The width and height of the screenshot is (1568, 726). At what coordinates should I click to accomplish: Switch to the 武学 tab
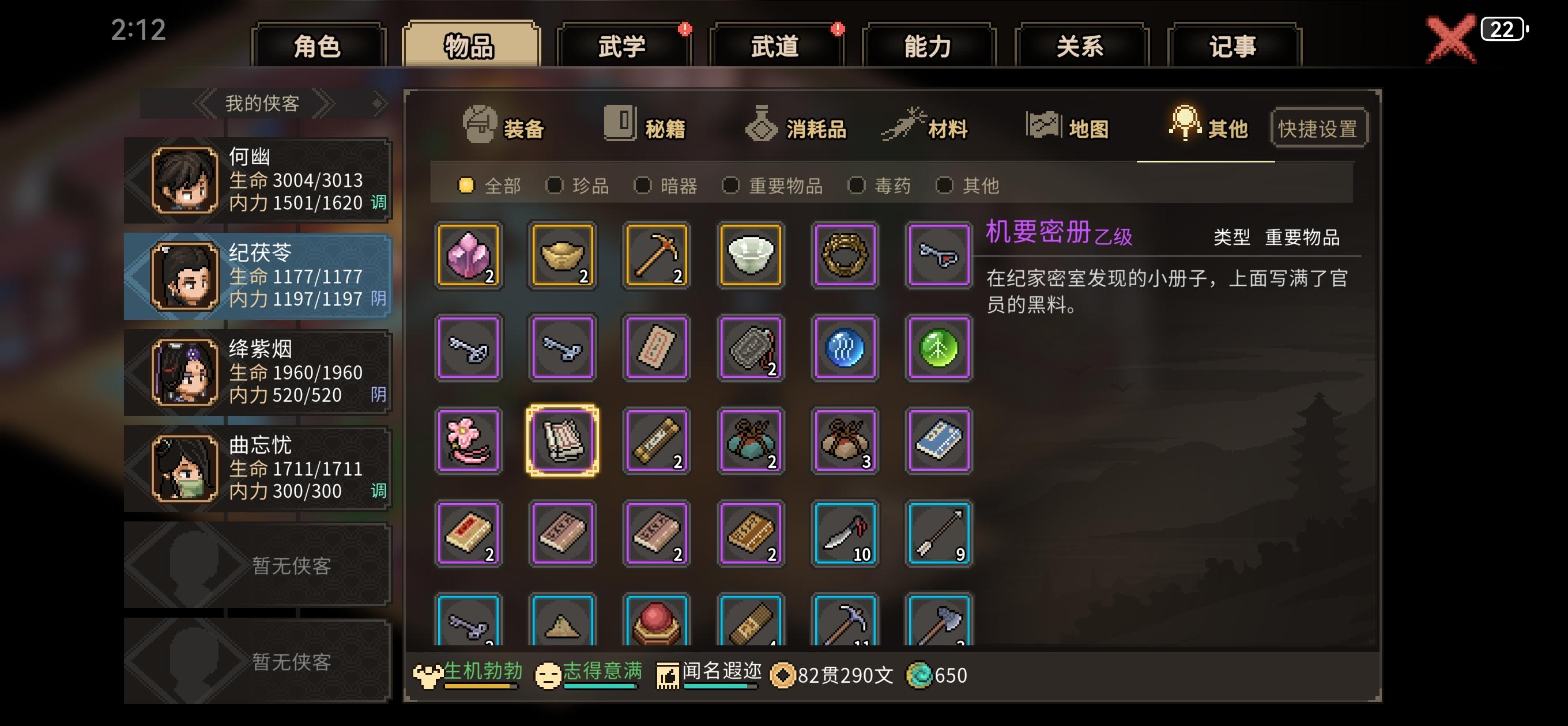[623, 47]
